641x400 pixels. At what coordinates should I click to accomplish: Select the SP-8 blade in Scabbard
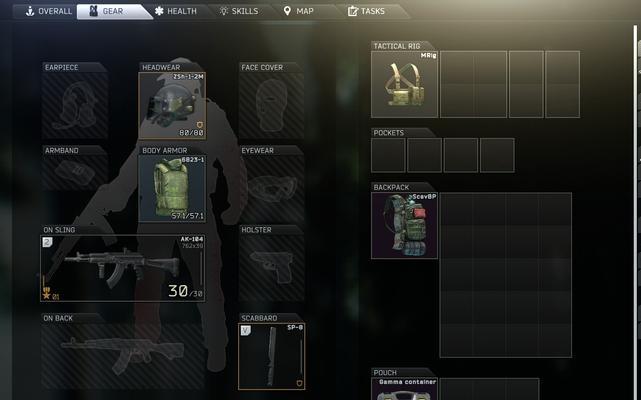[x=271, y=356]
